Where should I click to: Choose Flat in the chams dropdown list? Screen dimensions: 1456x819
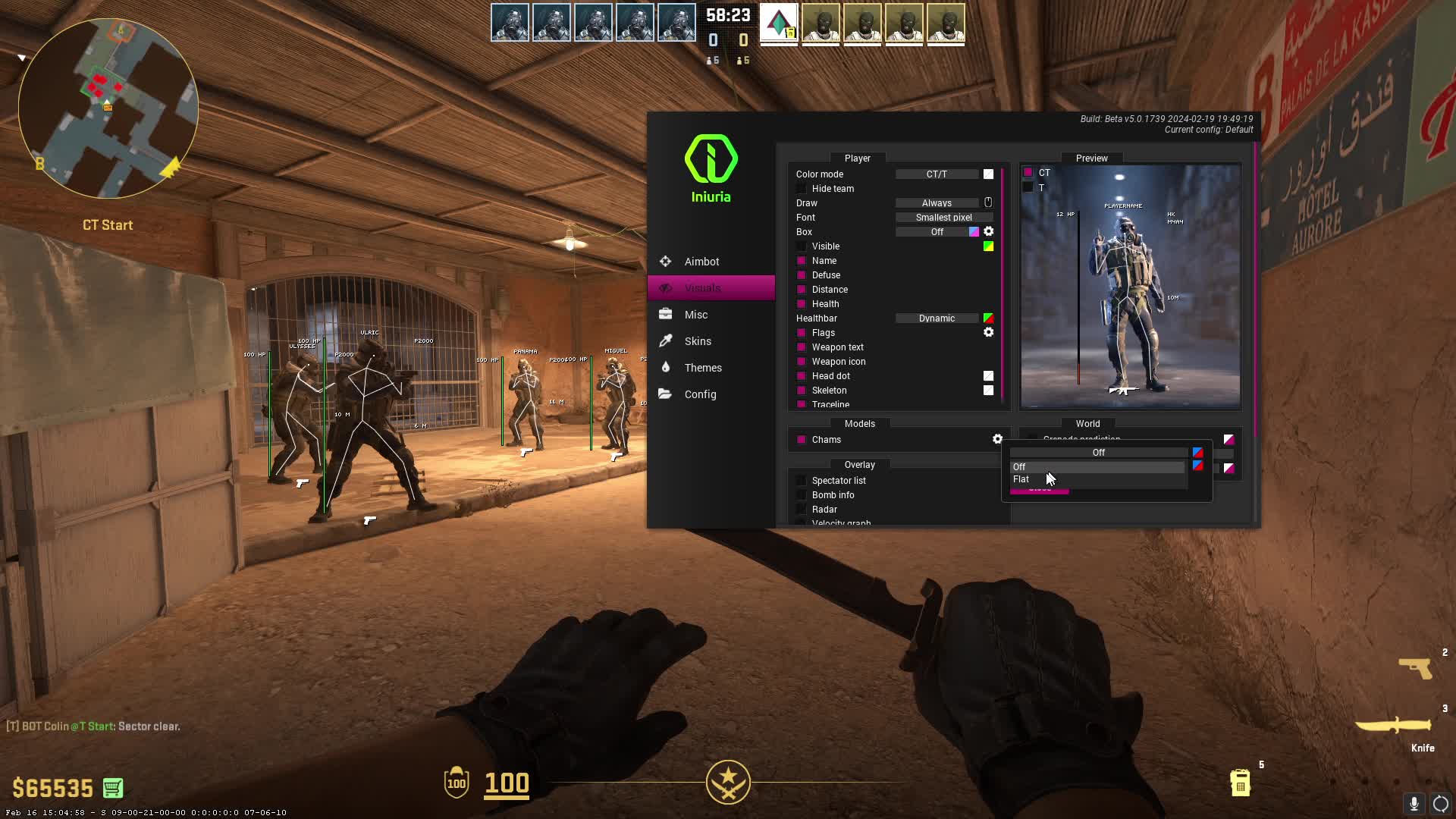pos(1021,479)
